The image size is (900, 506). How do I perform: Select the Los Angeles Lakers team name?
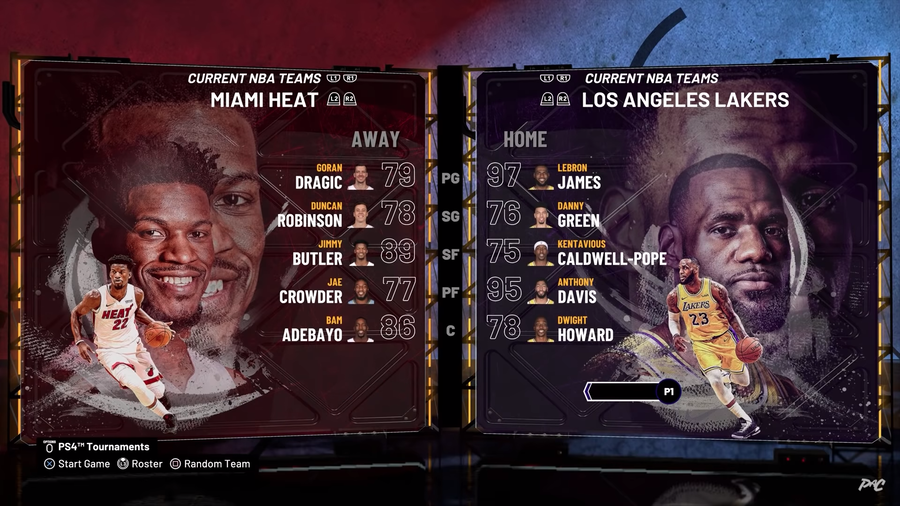[685, 100]
